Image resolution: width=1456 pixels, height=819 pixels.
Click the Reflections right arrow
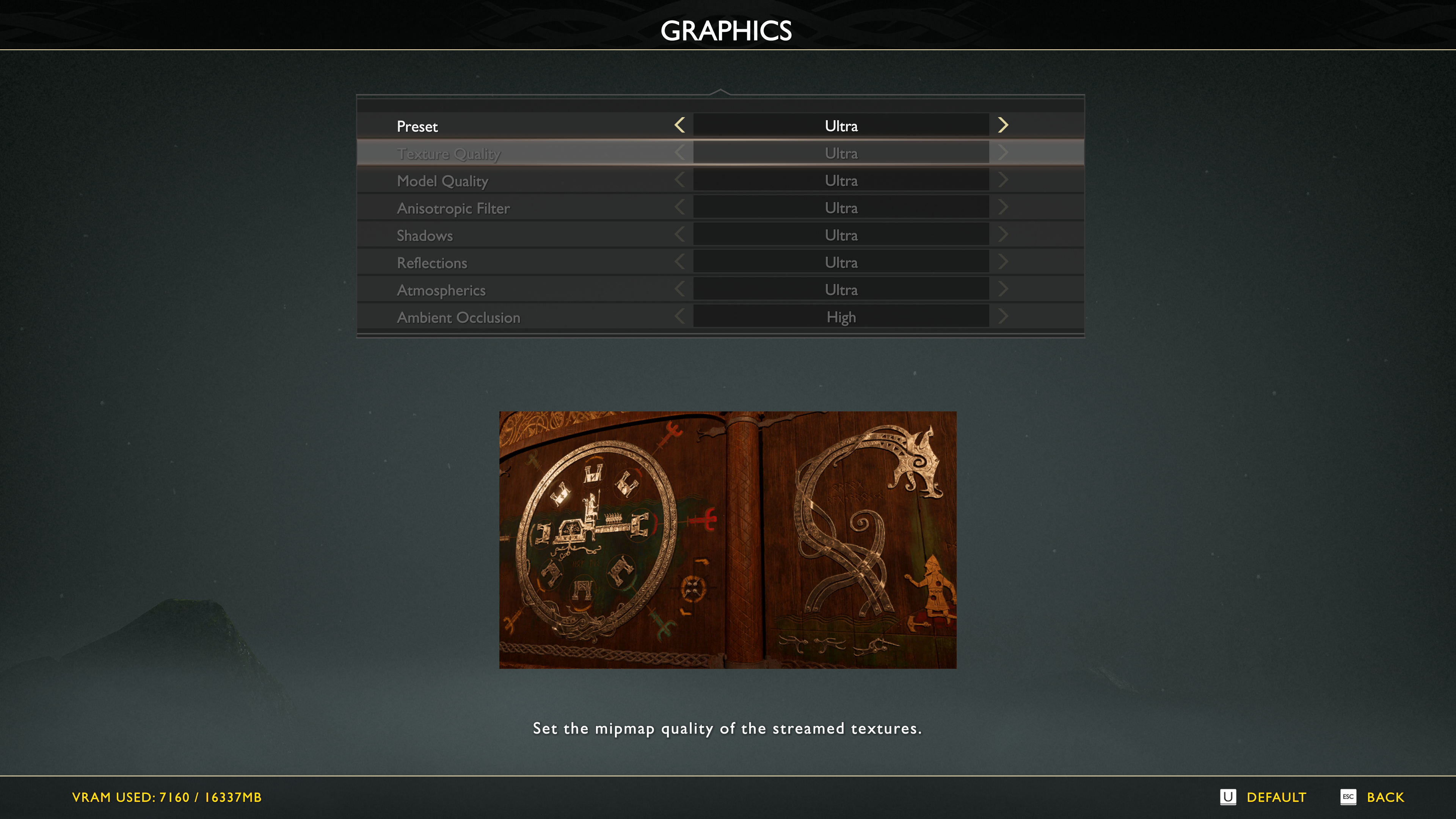coord(1003,262)
